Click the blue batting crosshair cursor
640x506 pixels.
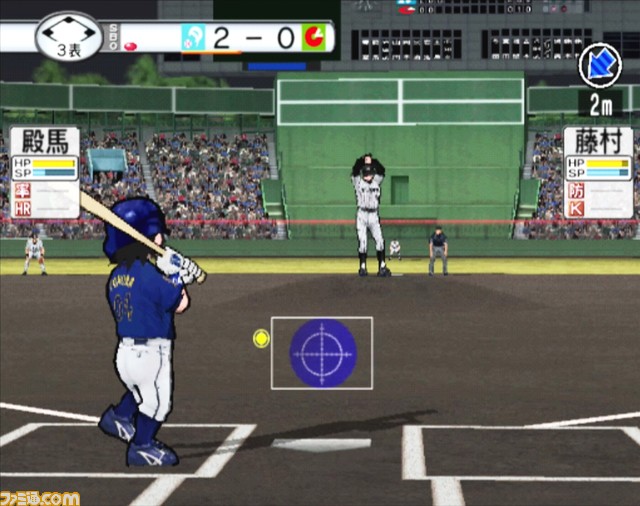coord(323,353)
